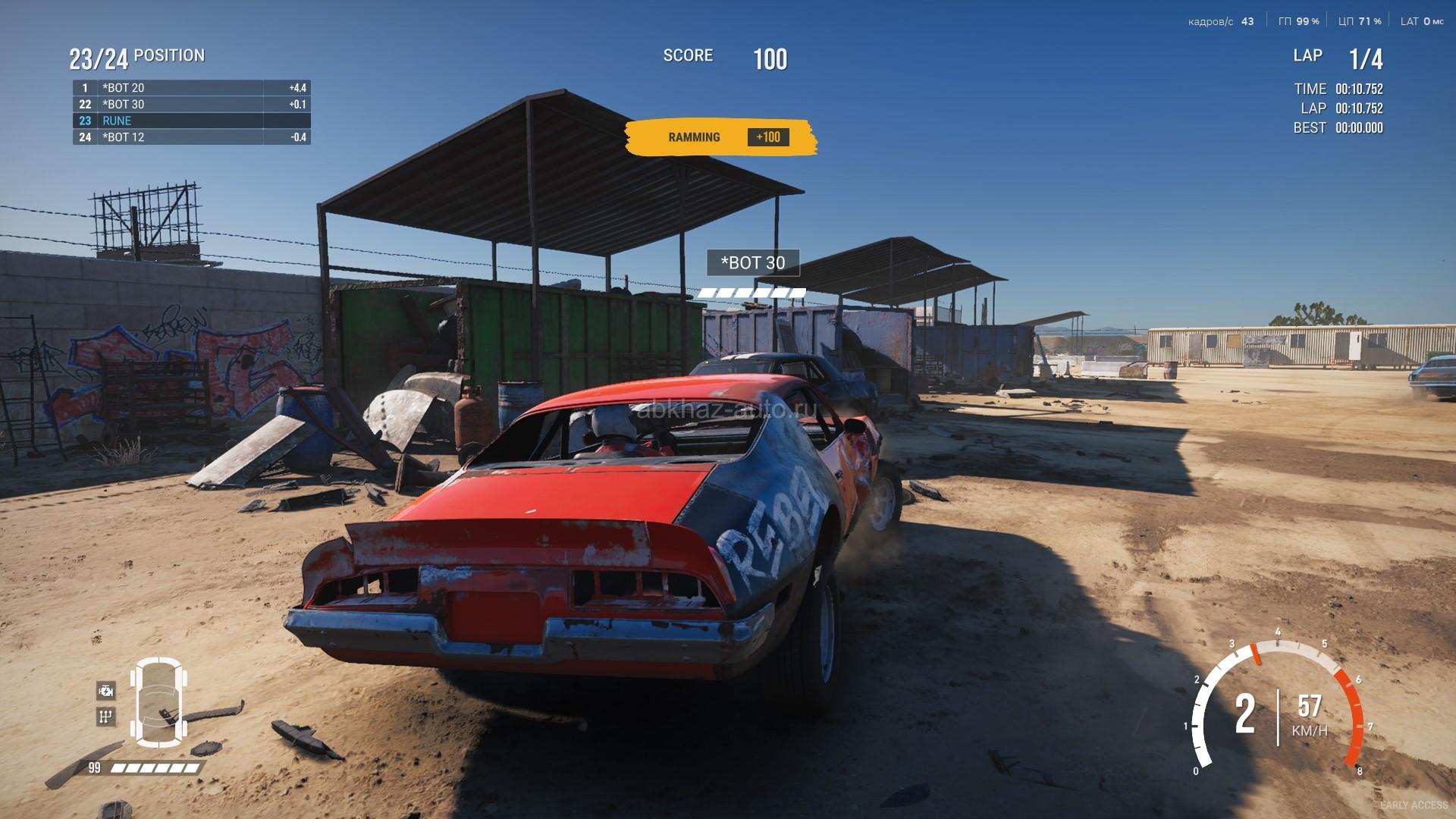1456x819 pixels.
Task: Click the floating *BOT 30 name tag
Action: pyautogui.click(x=752, y=263)
